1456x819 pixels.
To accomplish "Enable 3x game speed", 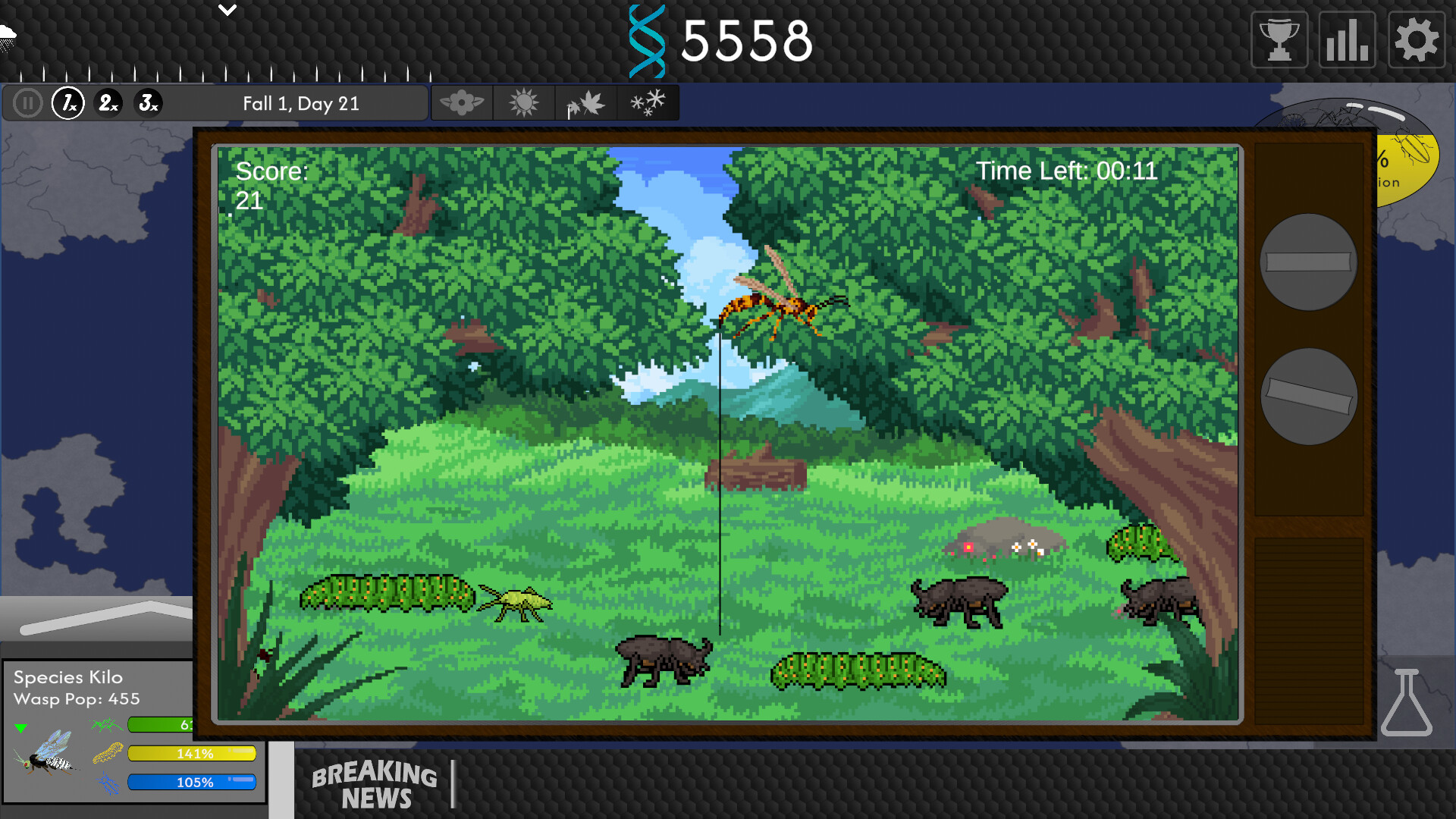I will pyautogui.click(x=149, y=102).
